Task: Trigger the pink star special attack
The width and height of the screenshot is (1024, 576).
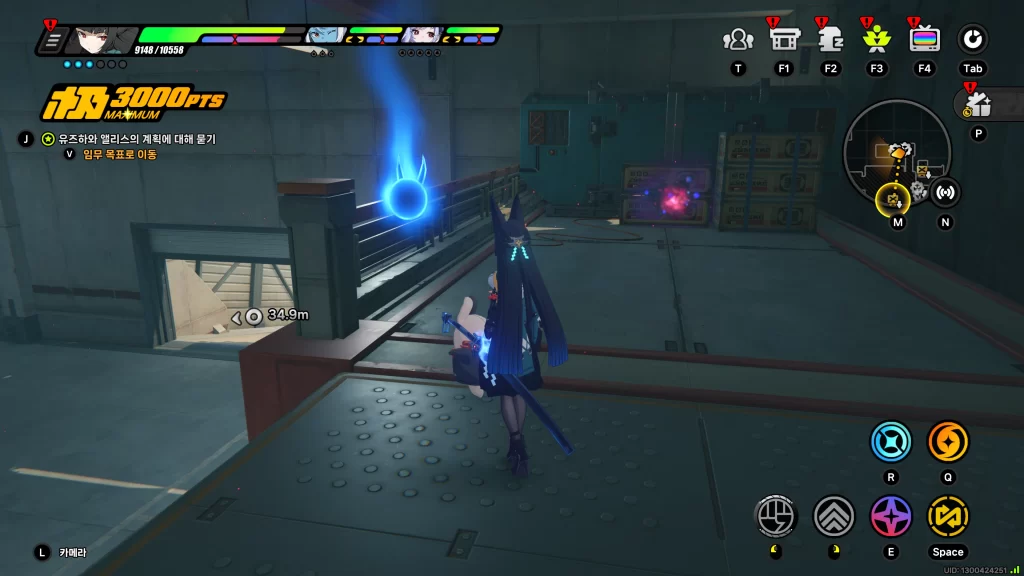Action: click(x=890, y=516)
